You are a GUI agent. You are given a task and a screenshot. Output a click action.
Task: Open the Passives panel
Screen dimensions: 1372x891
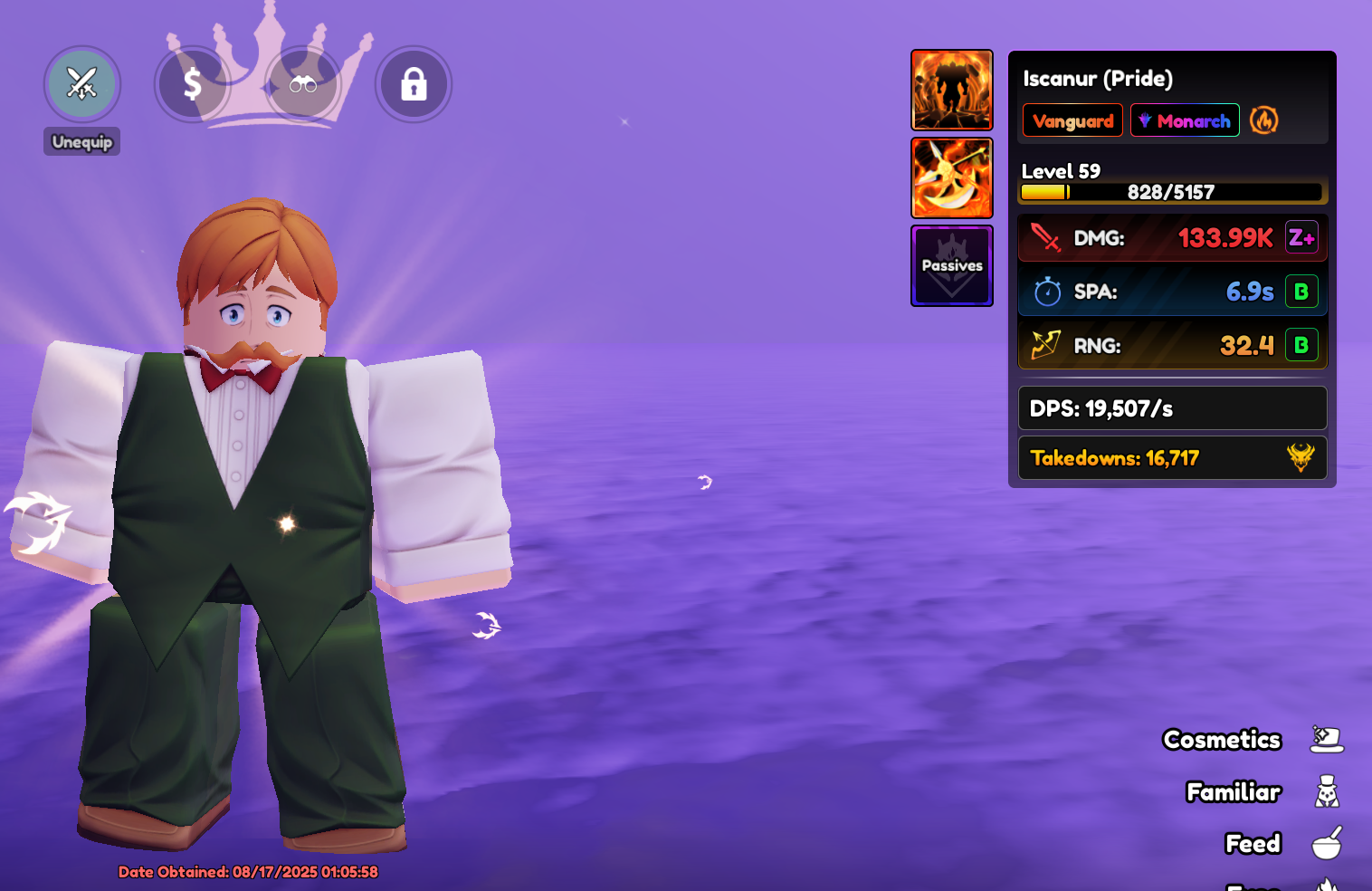click(x=952, y=266)
